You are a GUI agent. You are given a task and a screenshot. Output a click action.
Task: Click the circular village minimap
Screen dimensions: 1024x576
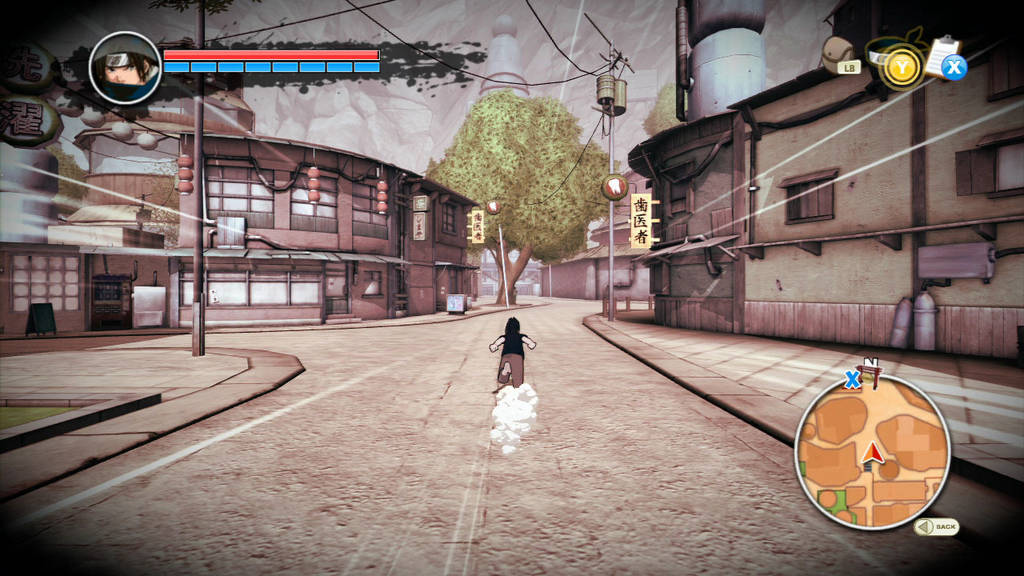(872, 452)
